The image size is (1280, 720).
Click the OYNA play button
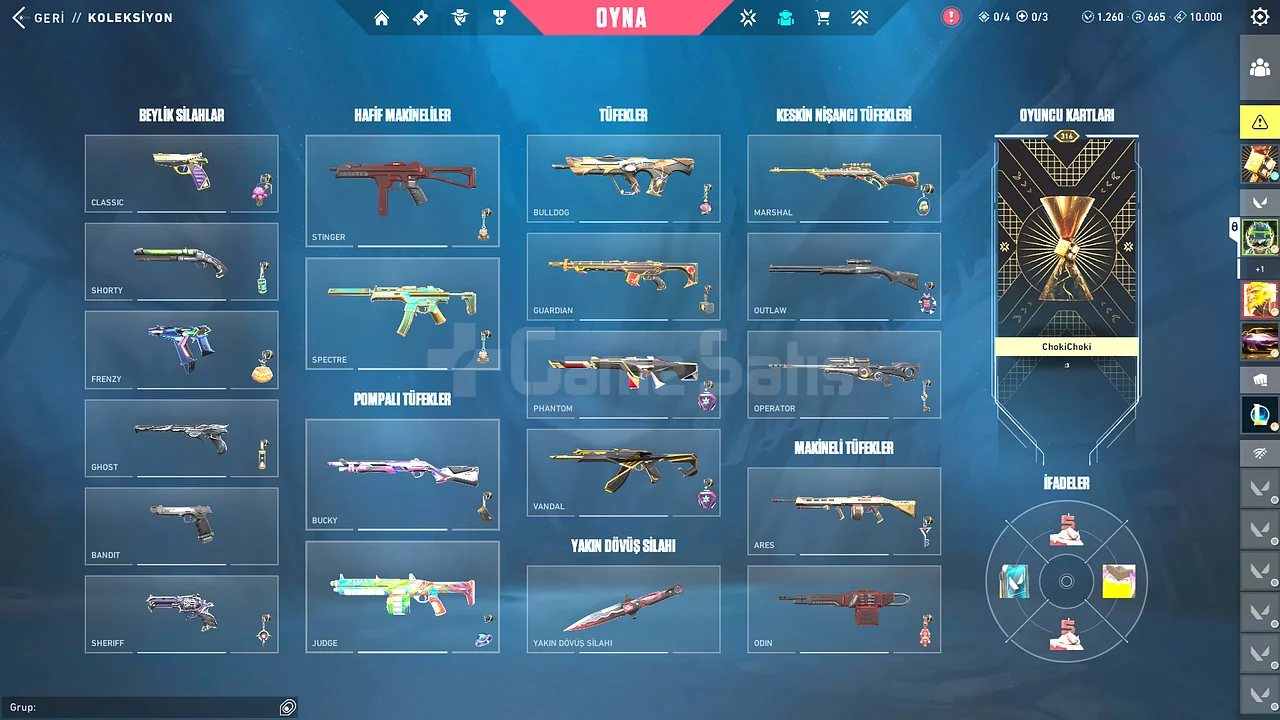[621, 18]
